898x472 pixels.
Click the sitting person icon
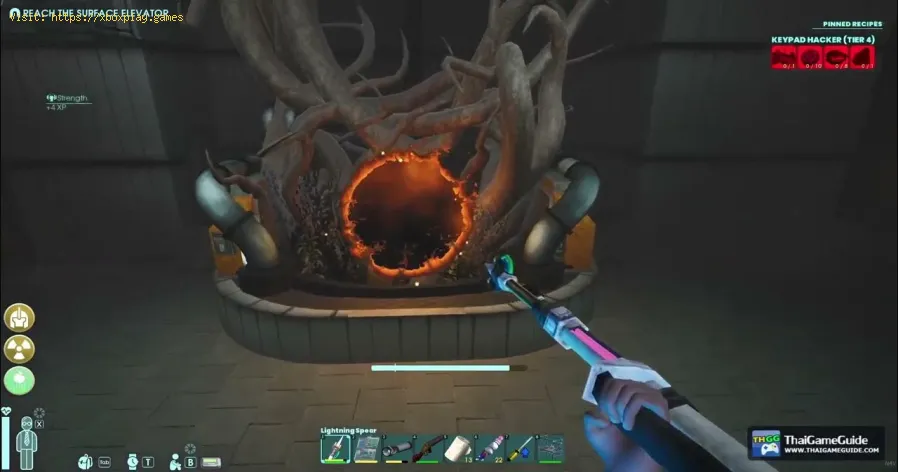click(x=176, y=461)
